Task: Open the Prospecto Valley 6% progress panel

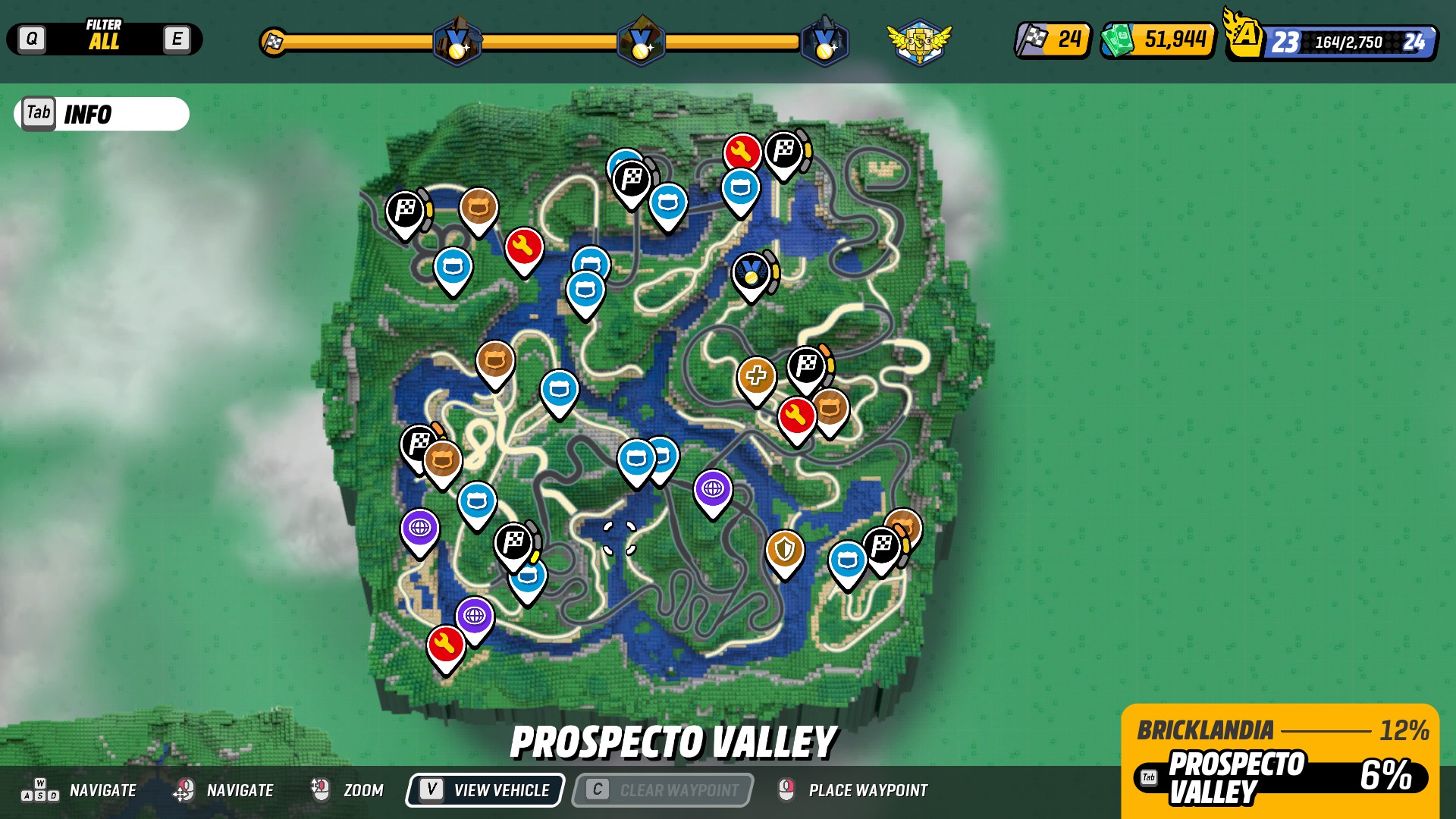Action: [x=1281, y=777]
